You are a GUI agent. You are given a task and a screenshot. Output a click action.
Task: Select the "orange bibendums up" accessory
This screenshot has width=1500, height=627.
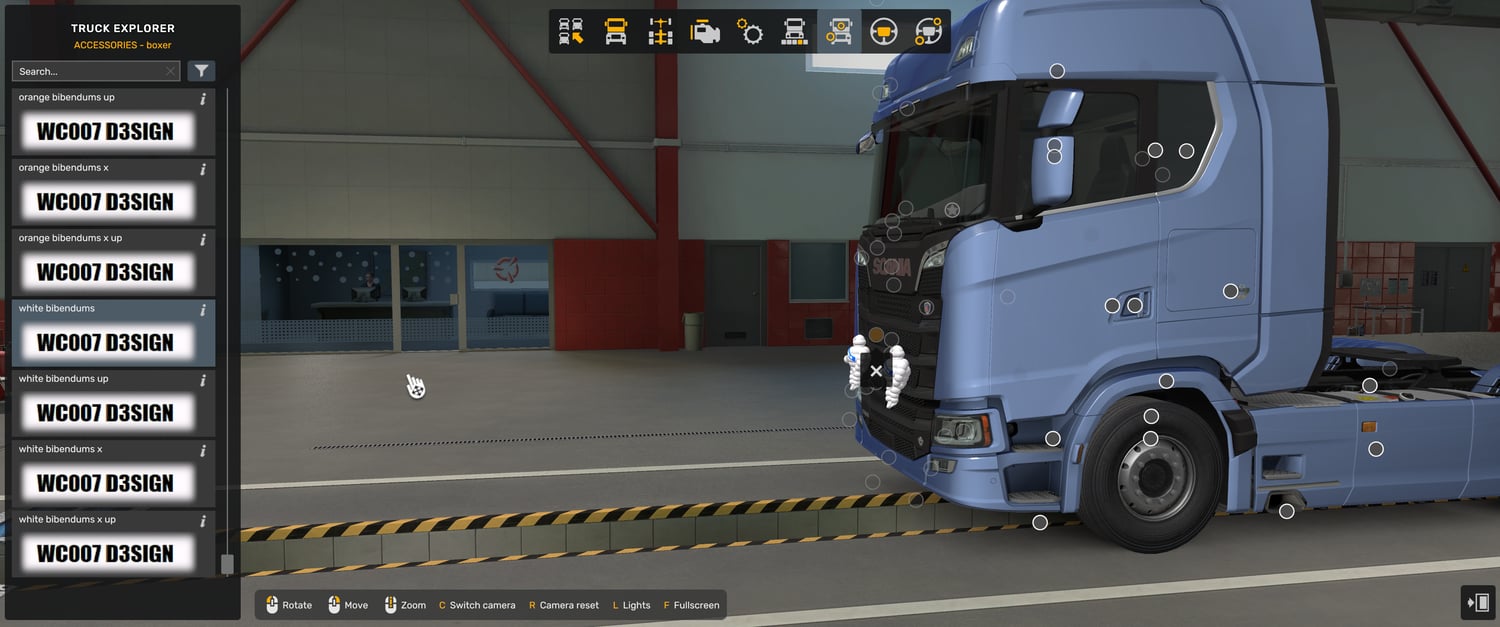click(104, 131)
